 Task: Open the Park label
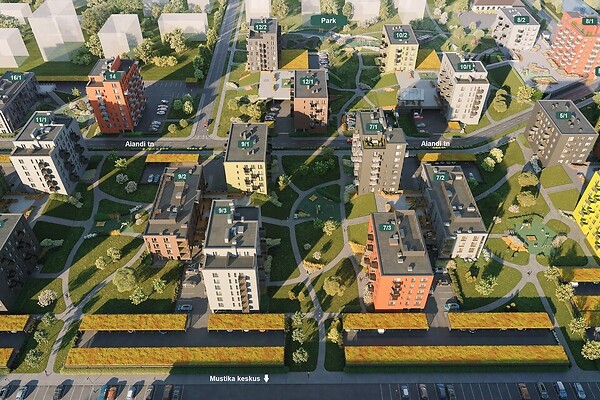(x=328, y=20)
